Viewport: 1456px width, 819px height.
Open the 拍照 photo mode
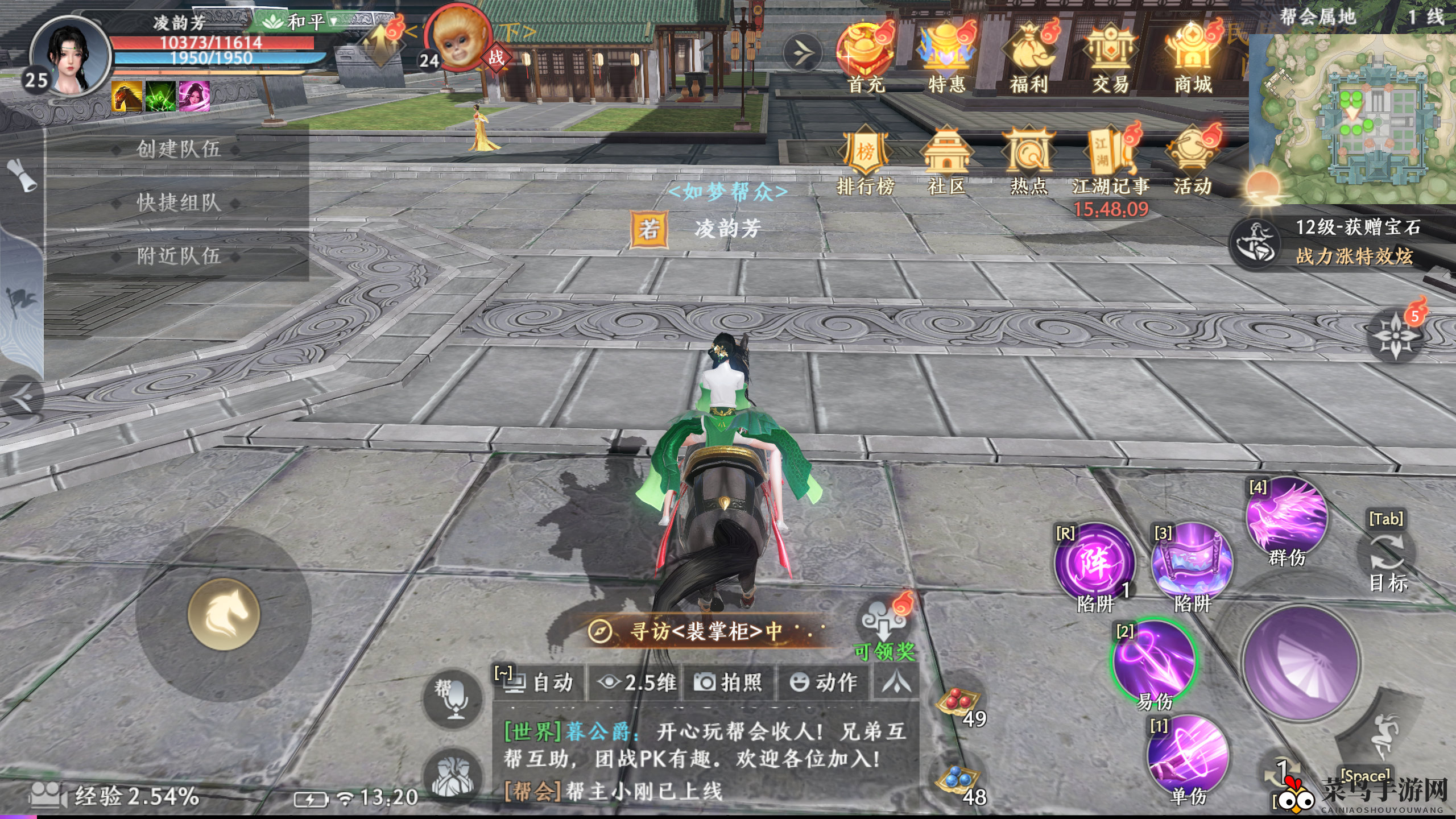[729, 682]
